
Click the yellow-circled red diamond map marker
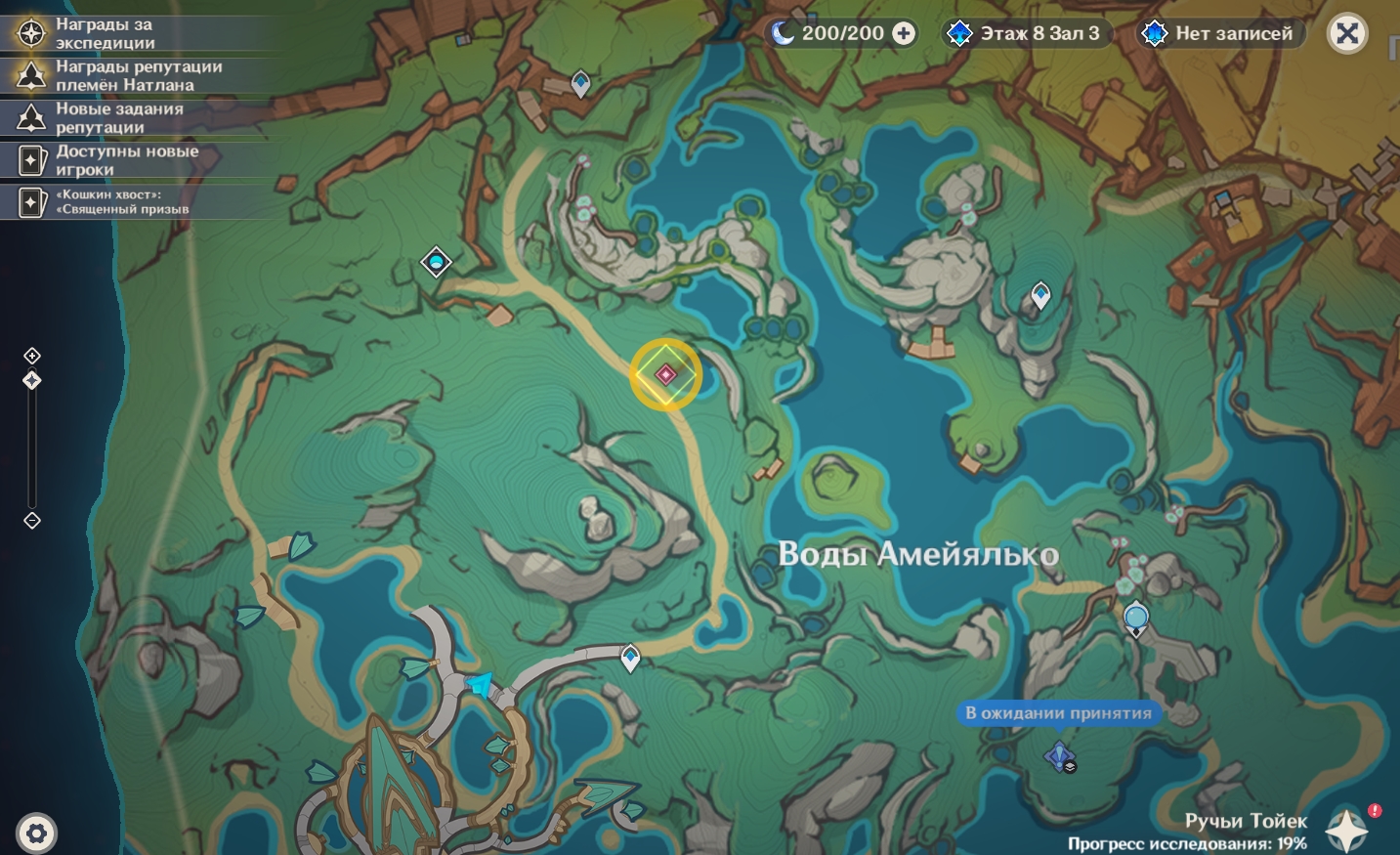(x=665, y=374)
